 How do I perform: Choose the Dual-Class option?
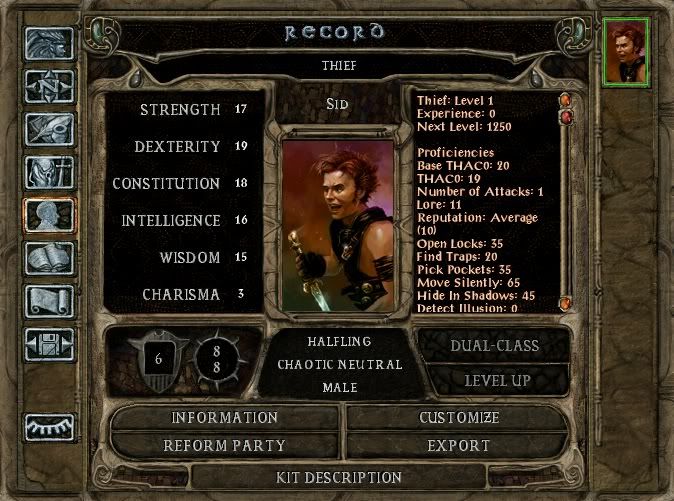[x=496, y=346]
